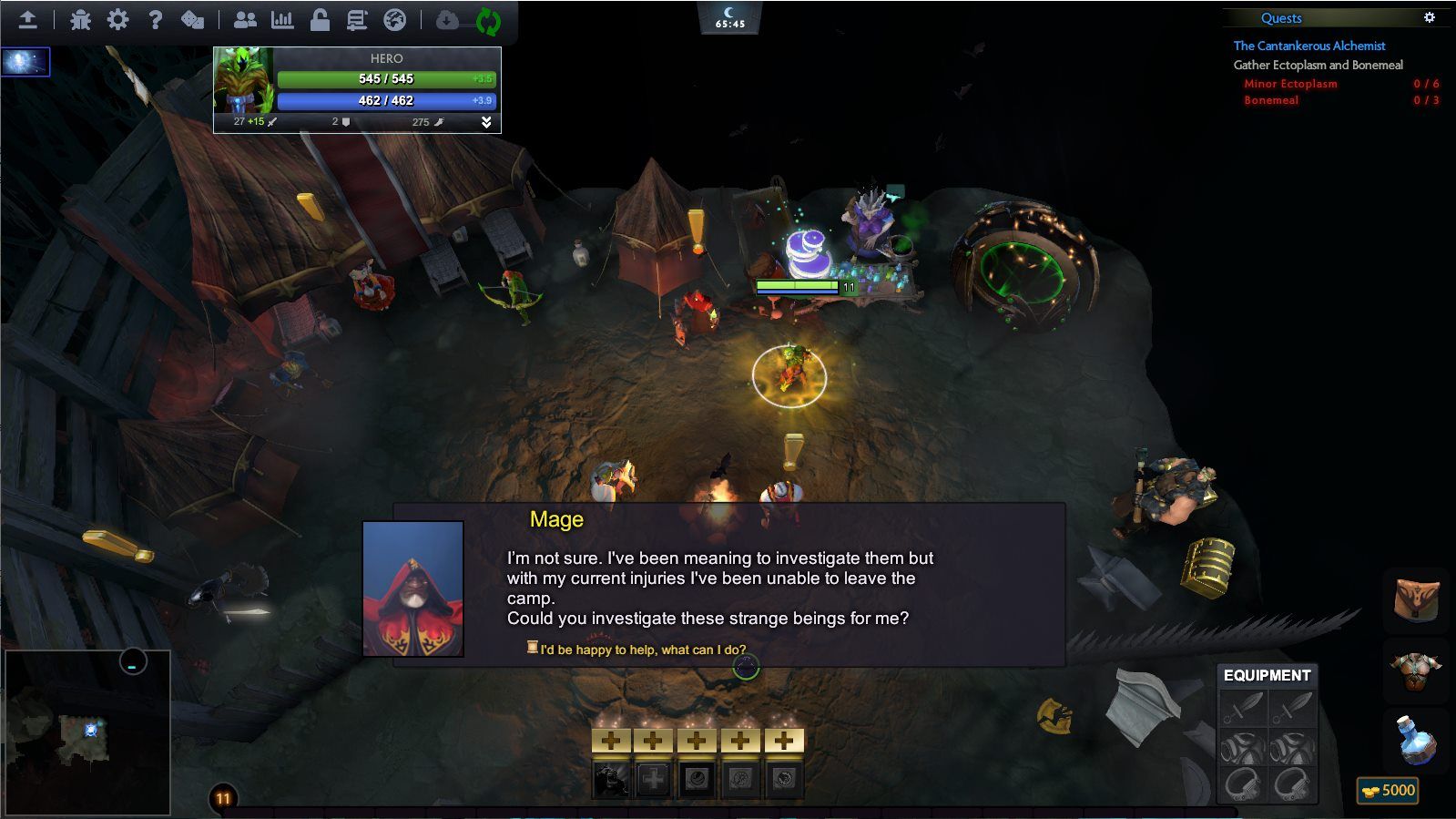Show the bar chart statistics icon

pyautogui.click(x=282, y=19)
